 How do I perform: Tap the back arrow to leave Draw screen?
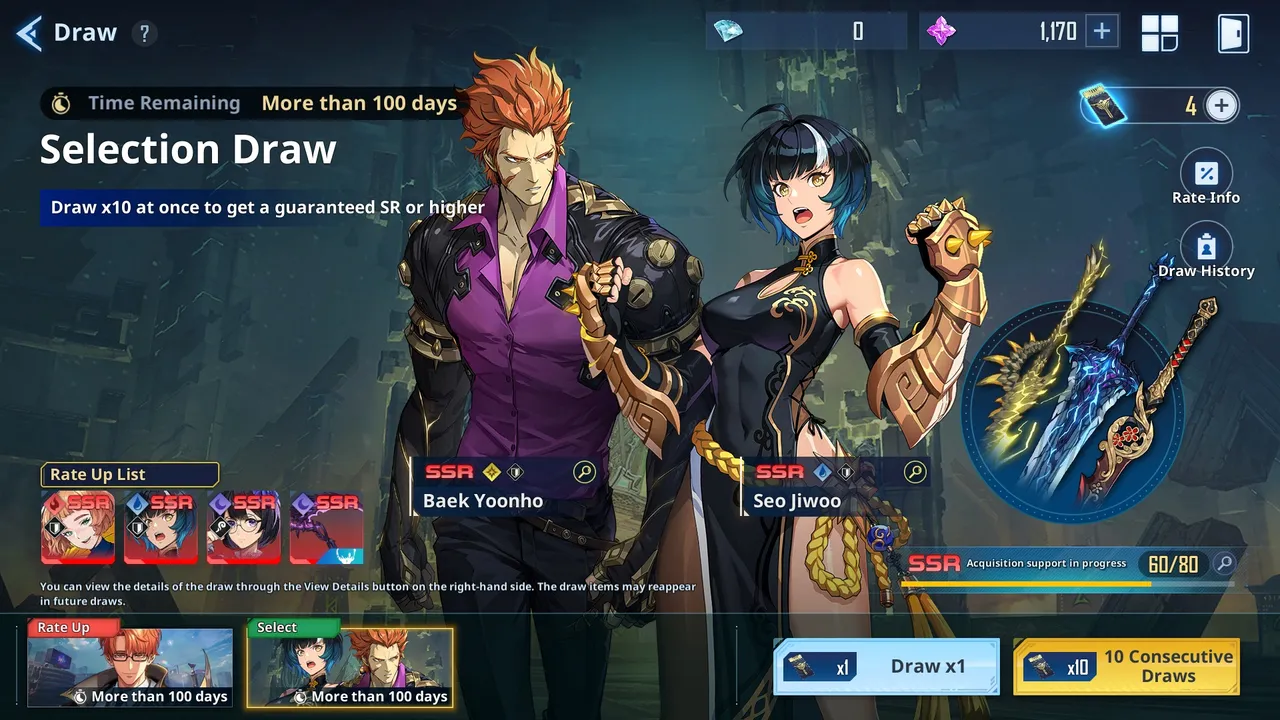click(28, 31)
